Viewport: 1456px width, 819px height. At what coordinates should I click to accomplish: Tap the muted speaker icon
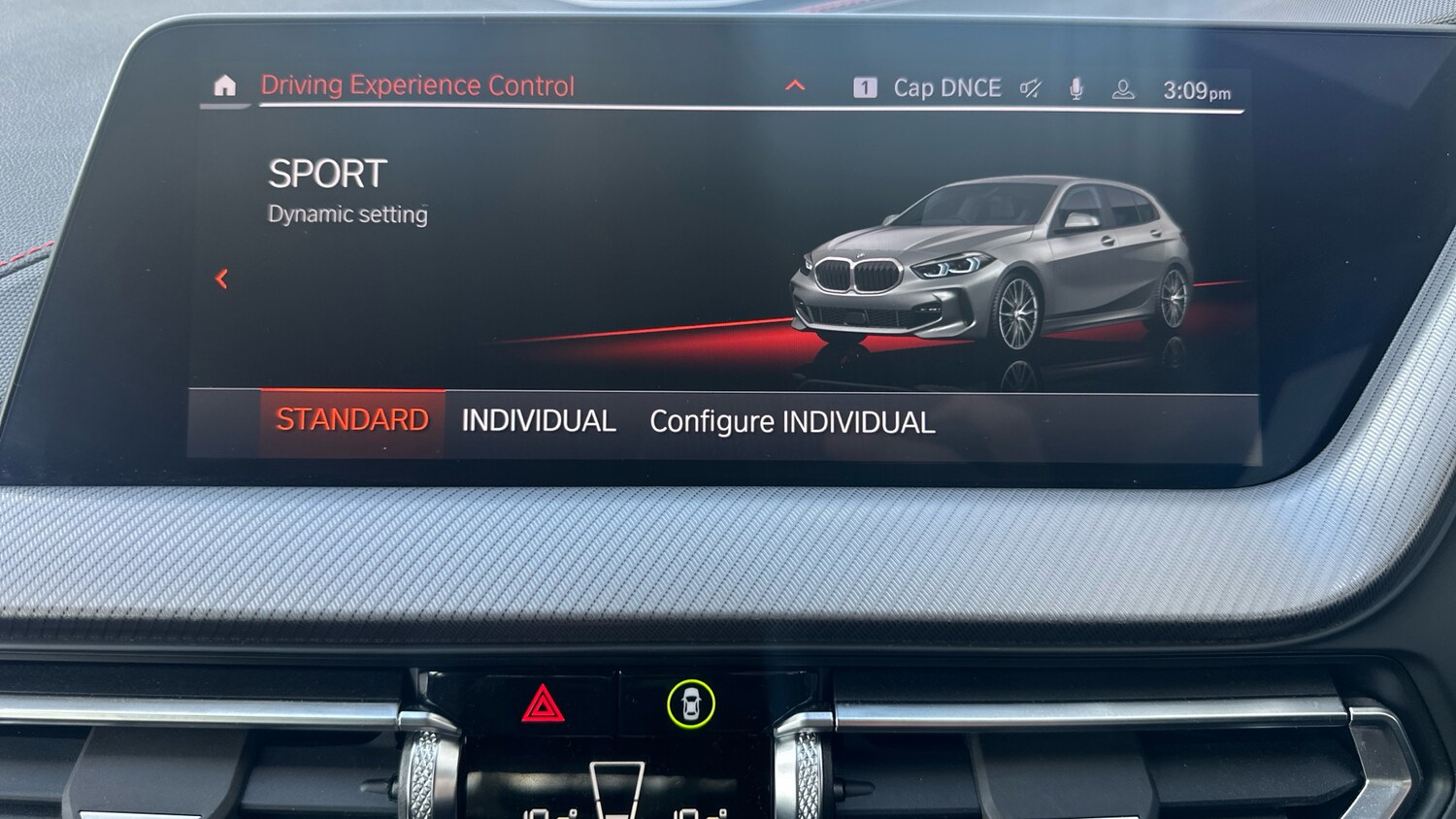coord(1029,88)
